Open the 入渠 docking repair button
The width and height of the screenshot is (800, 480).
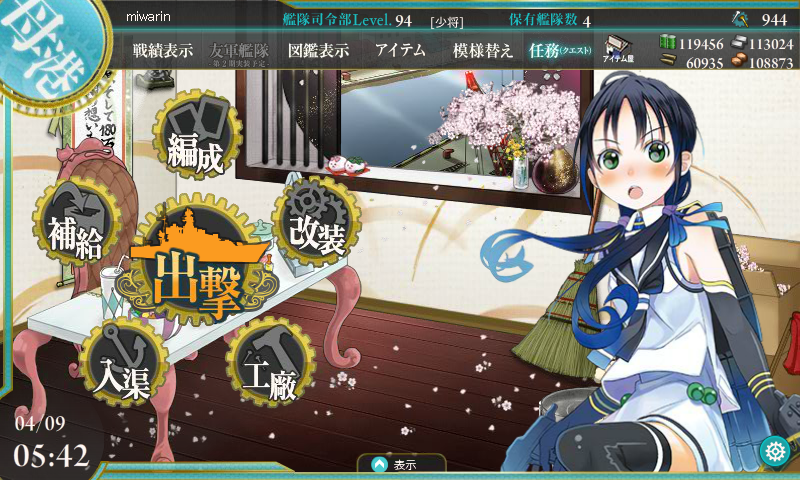pyautogui.click(x=122, y=364)
